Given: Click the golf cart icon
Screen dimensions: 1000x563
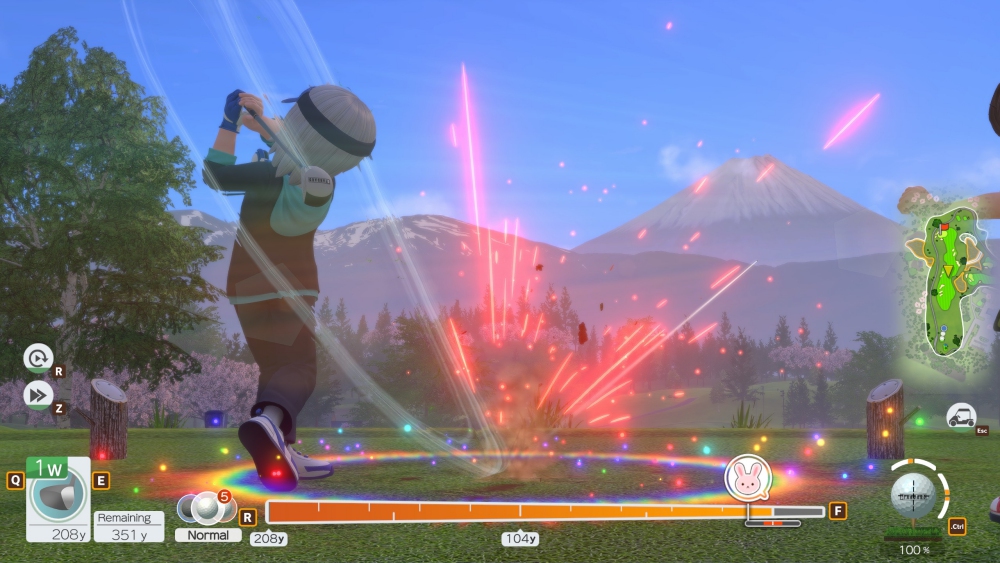Looking at the screenshot, I should pyautogui.click(x=962, y=417).
